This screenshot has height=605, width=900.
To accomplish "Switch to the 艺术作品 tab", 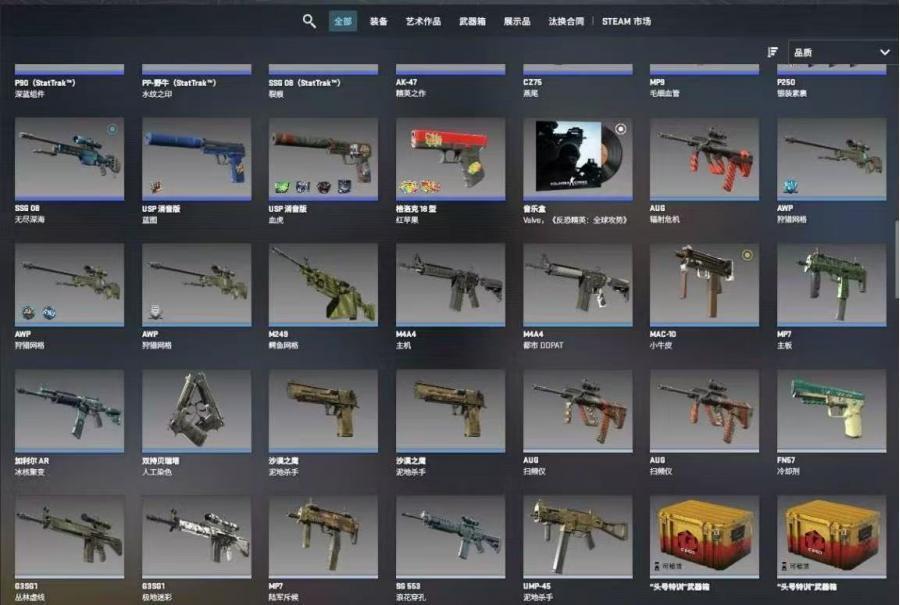I will [x=423, y=21].
